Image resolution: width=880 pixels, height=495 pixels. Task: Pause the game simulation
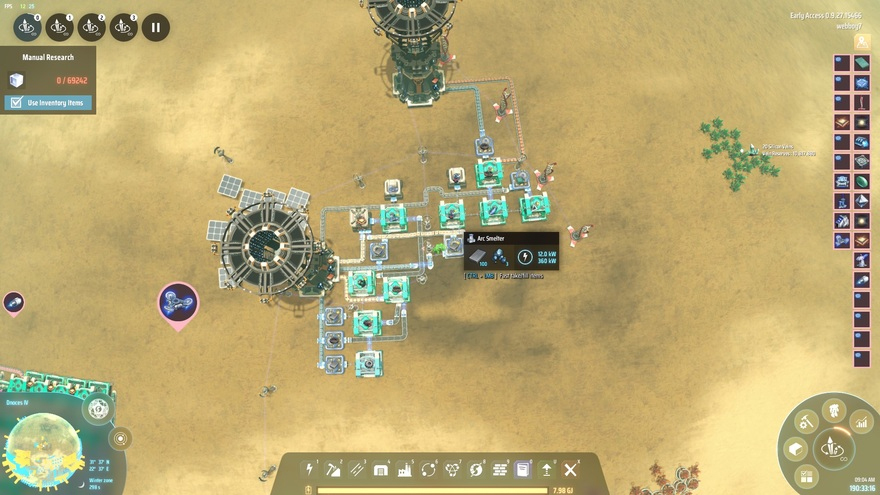155,27
